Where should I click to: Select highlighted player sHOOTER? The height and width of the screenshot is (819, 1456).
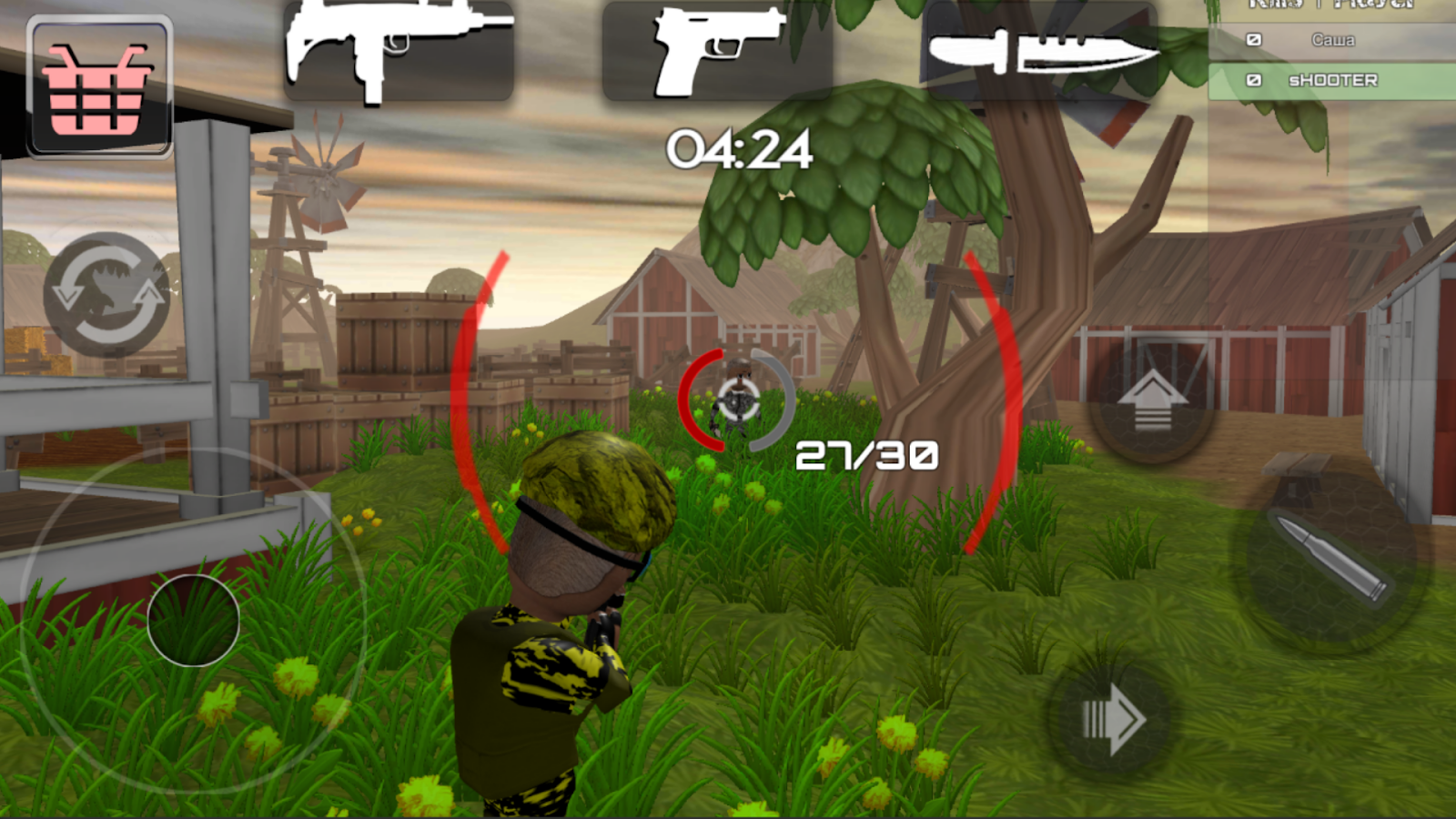click(x=1333, y=80)
